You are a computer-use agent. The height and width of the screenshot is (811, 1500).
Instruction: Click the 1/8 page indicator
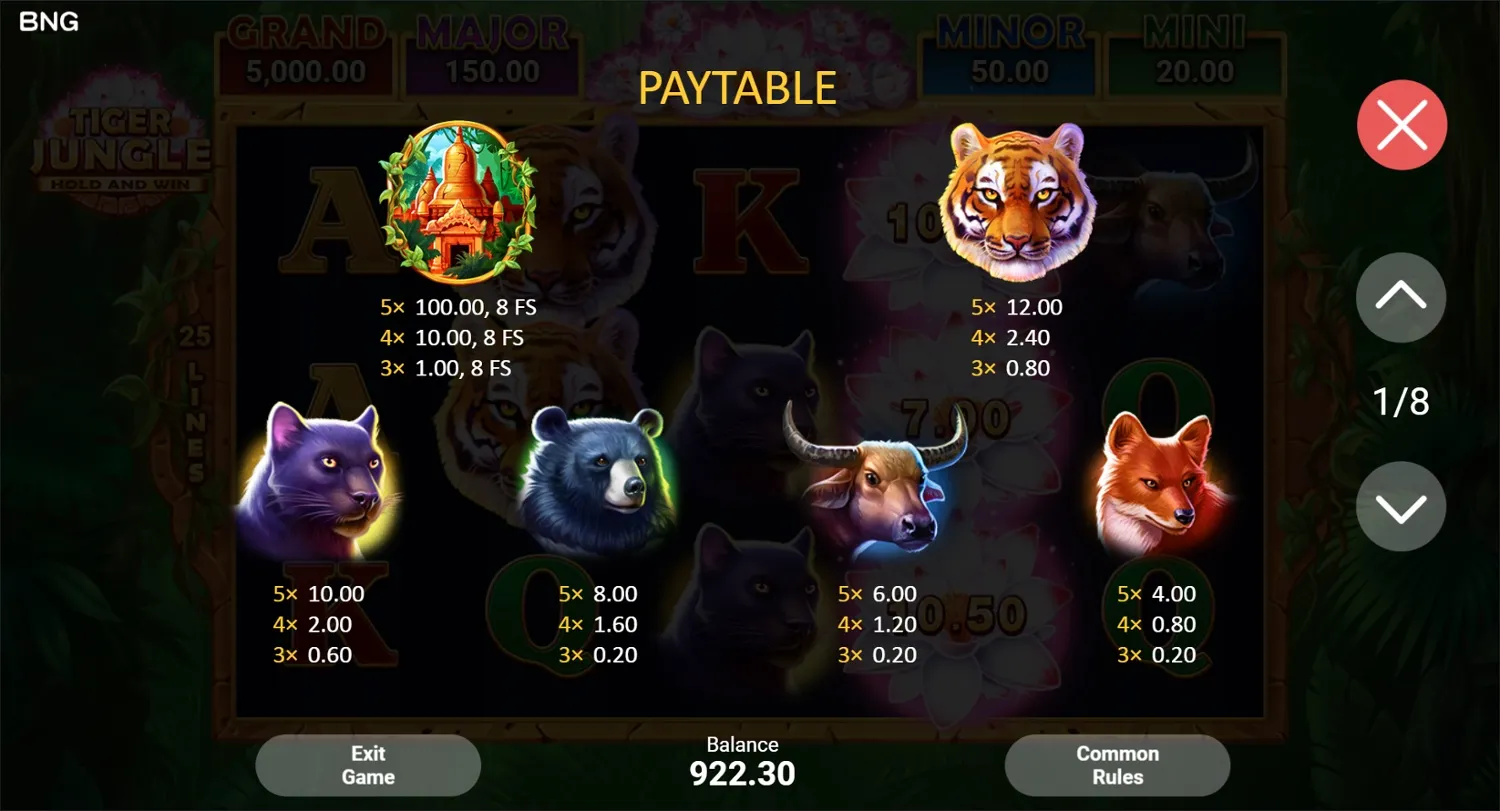[1400, 401]
